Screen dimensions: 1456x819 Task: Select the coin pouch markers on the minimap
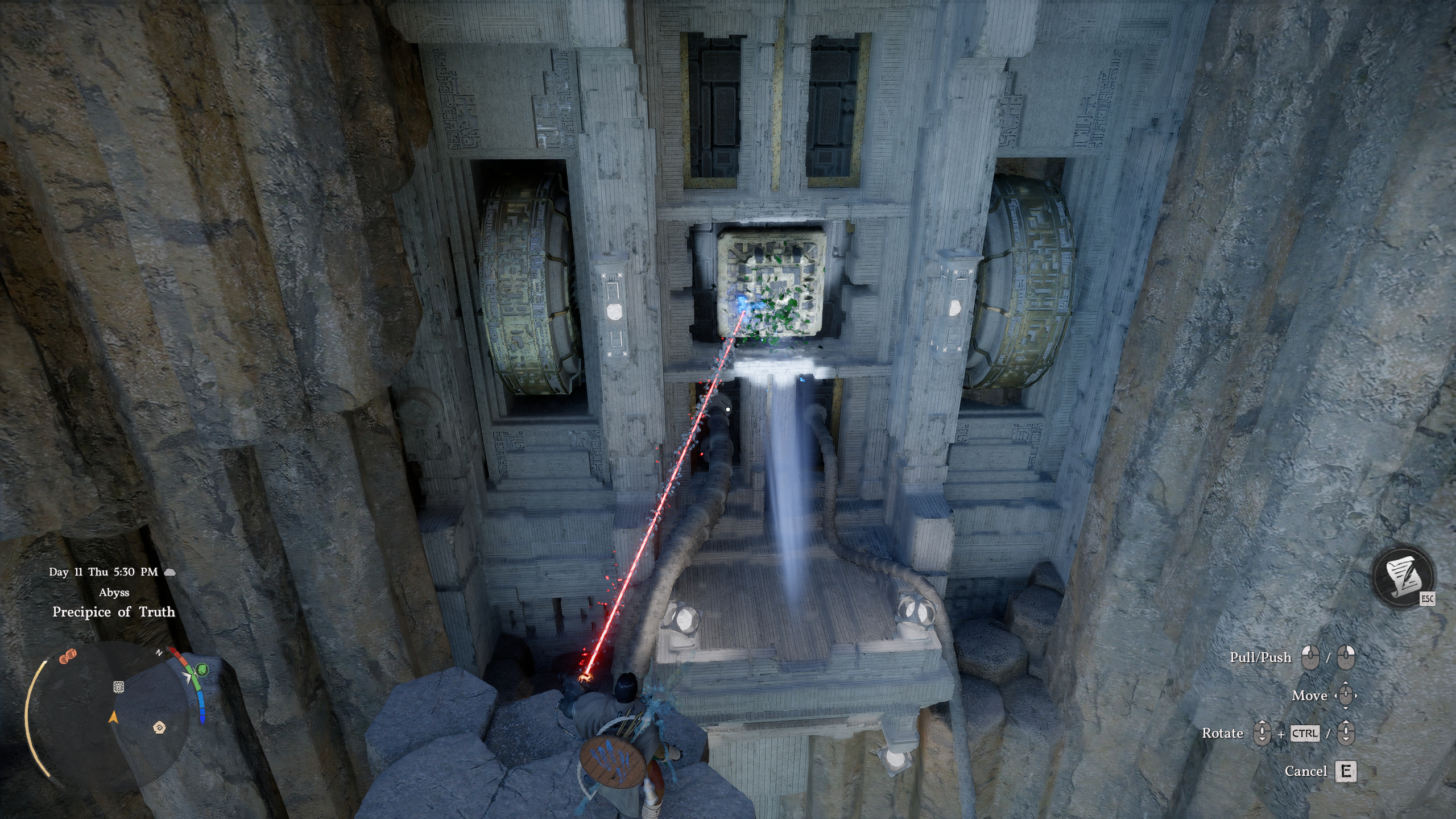[68, 656]
